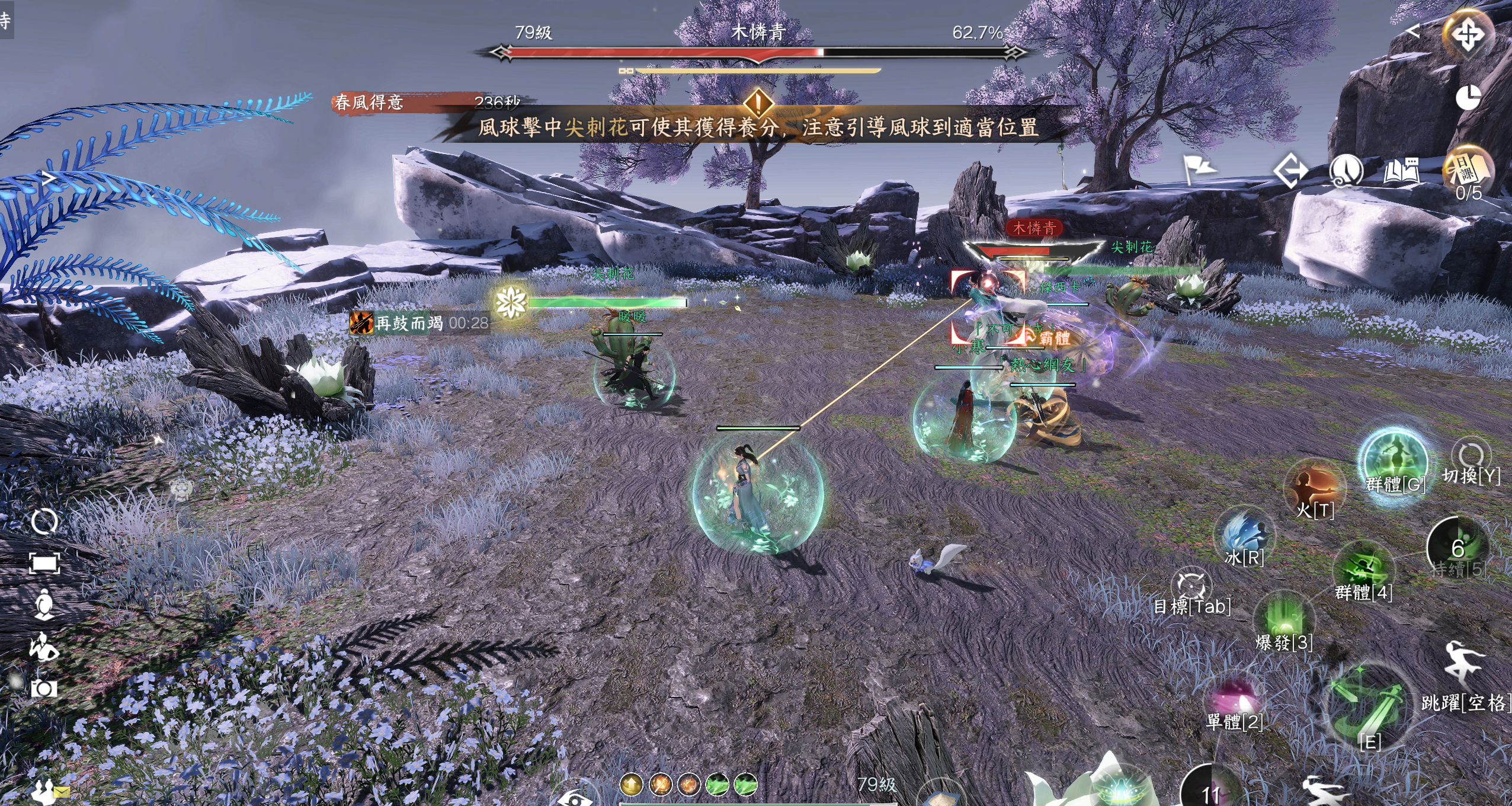
Task: Toggle the fullscreen frame icon
Action: (44, 564)
